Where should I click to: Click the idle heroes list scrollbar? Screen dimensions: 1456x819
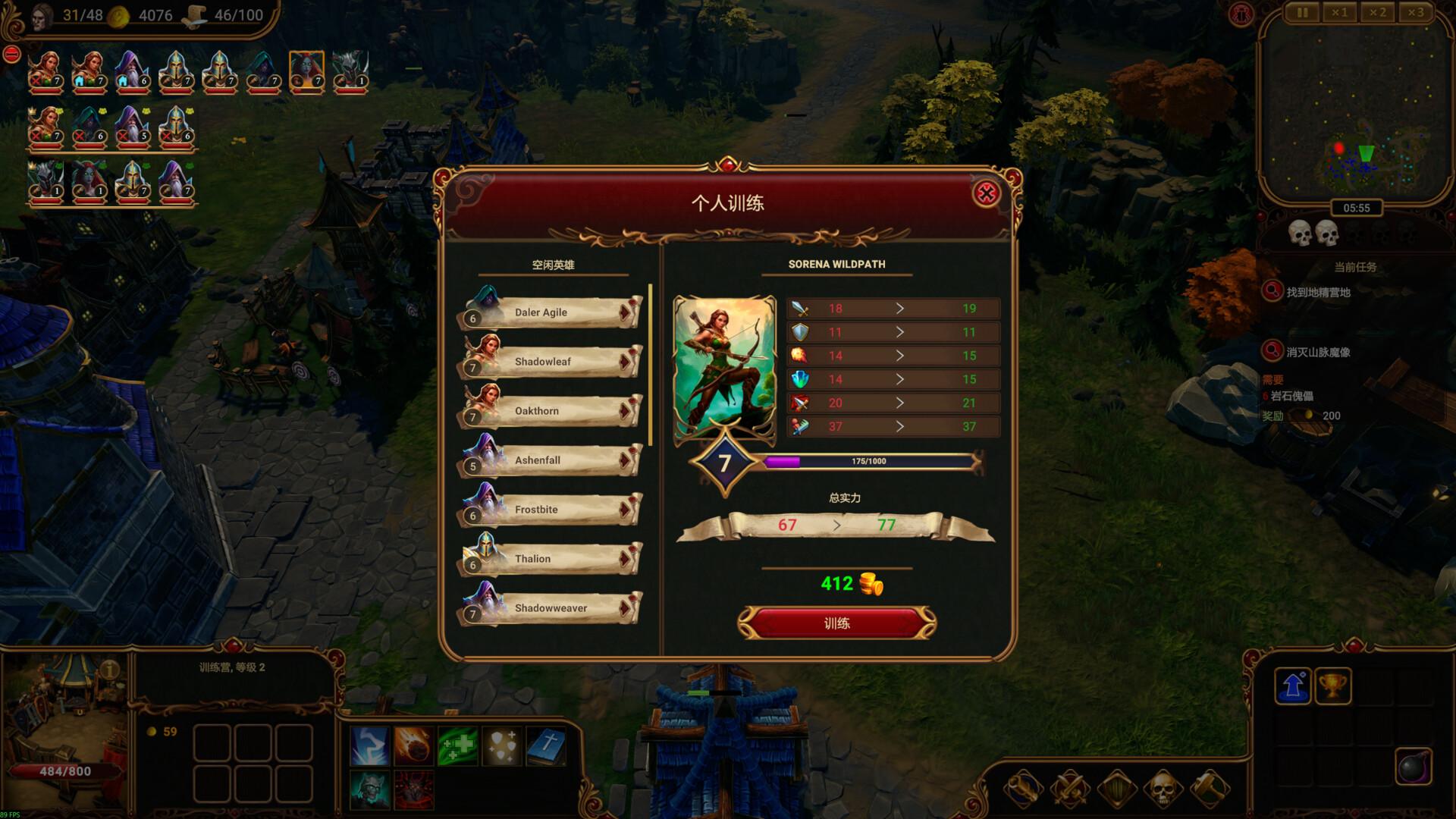tap(651, 364)
